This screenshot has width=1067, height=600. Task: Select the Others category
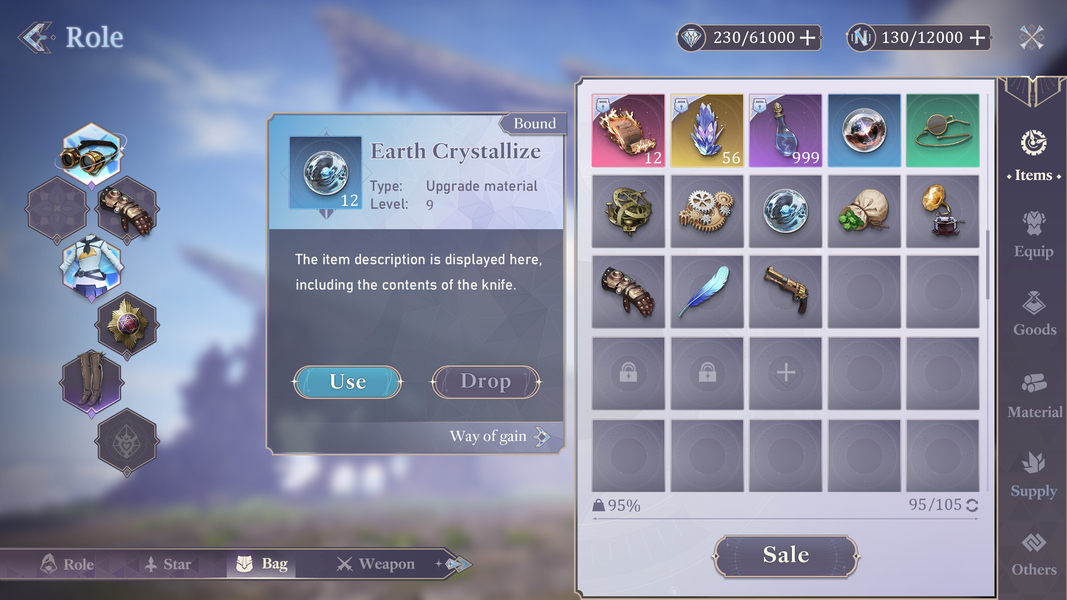click(1033, 553)
